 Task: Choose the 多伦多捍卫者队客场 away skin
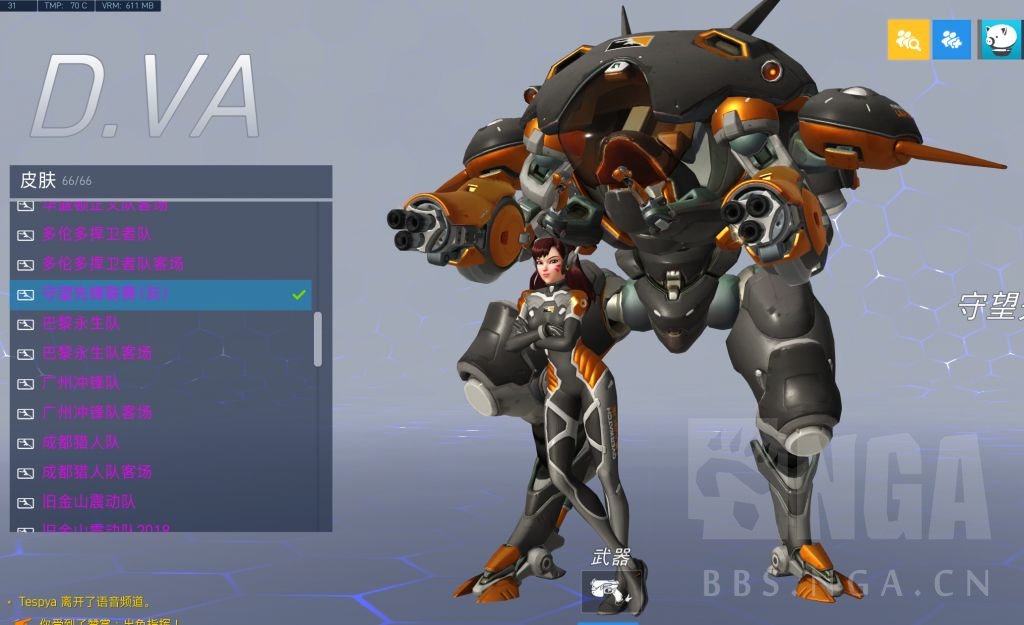point(112,264)
